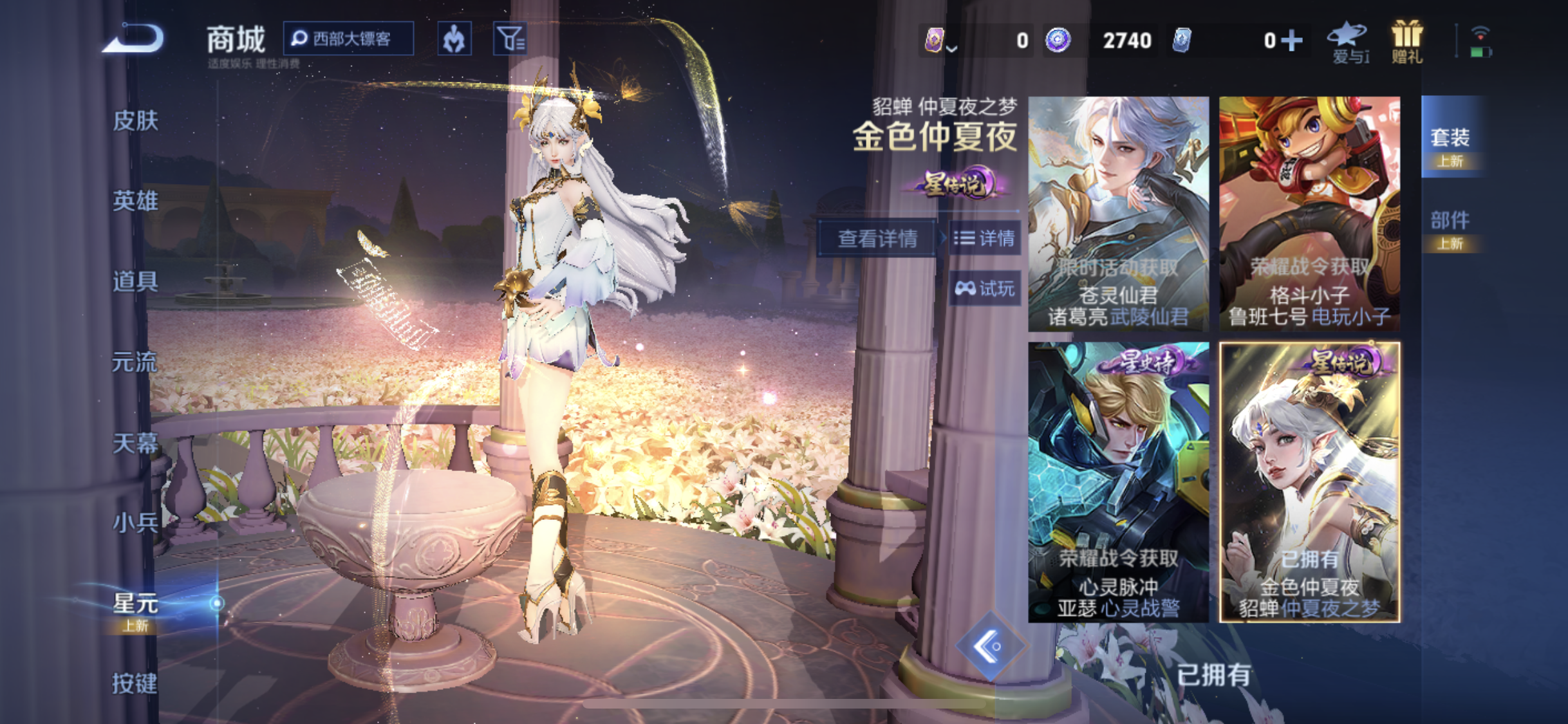Open the 赠礼 gift icon
The width and height of the screenshot is (1568, 724).
point(1406,39)
